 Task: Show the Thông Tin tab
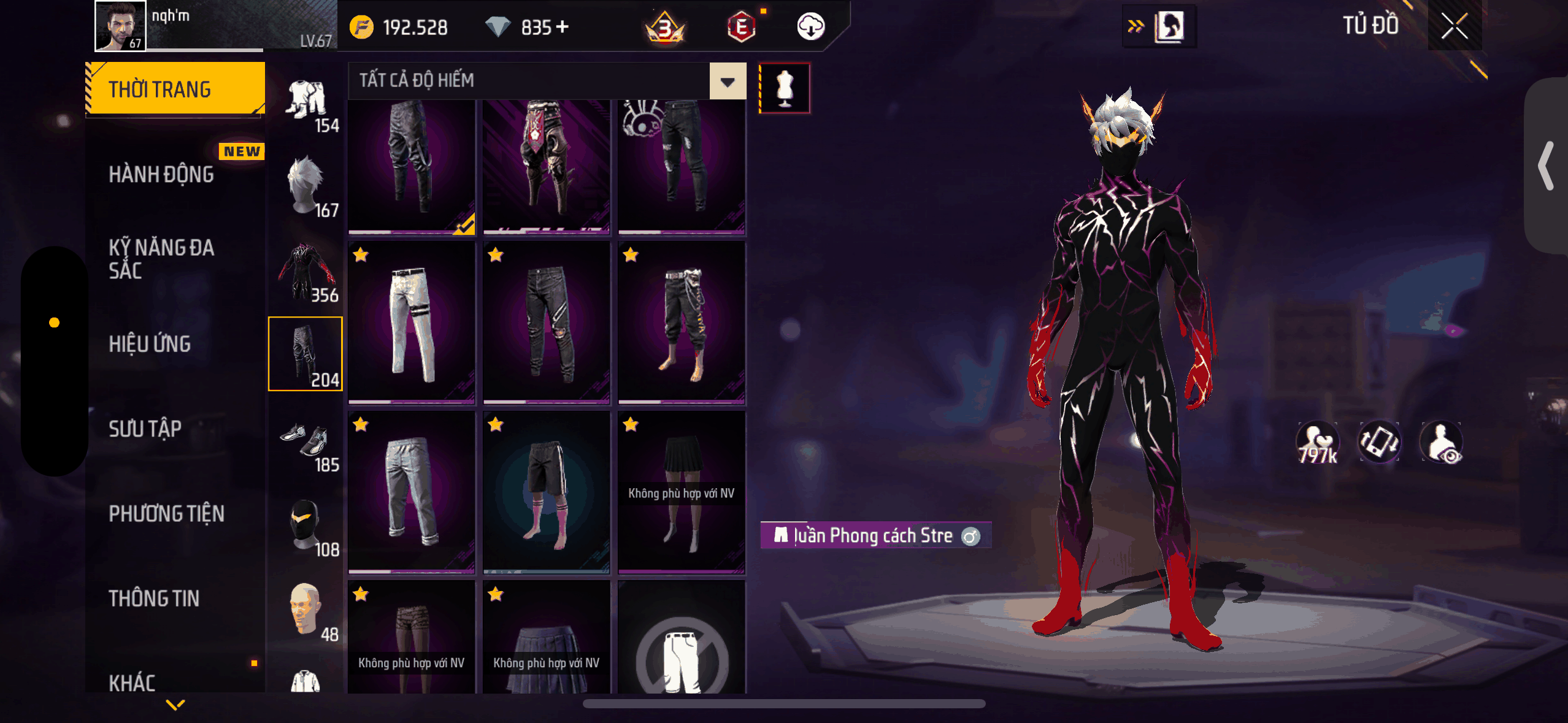[x=154, y=598]
